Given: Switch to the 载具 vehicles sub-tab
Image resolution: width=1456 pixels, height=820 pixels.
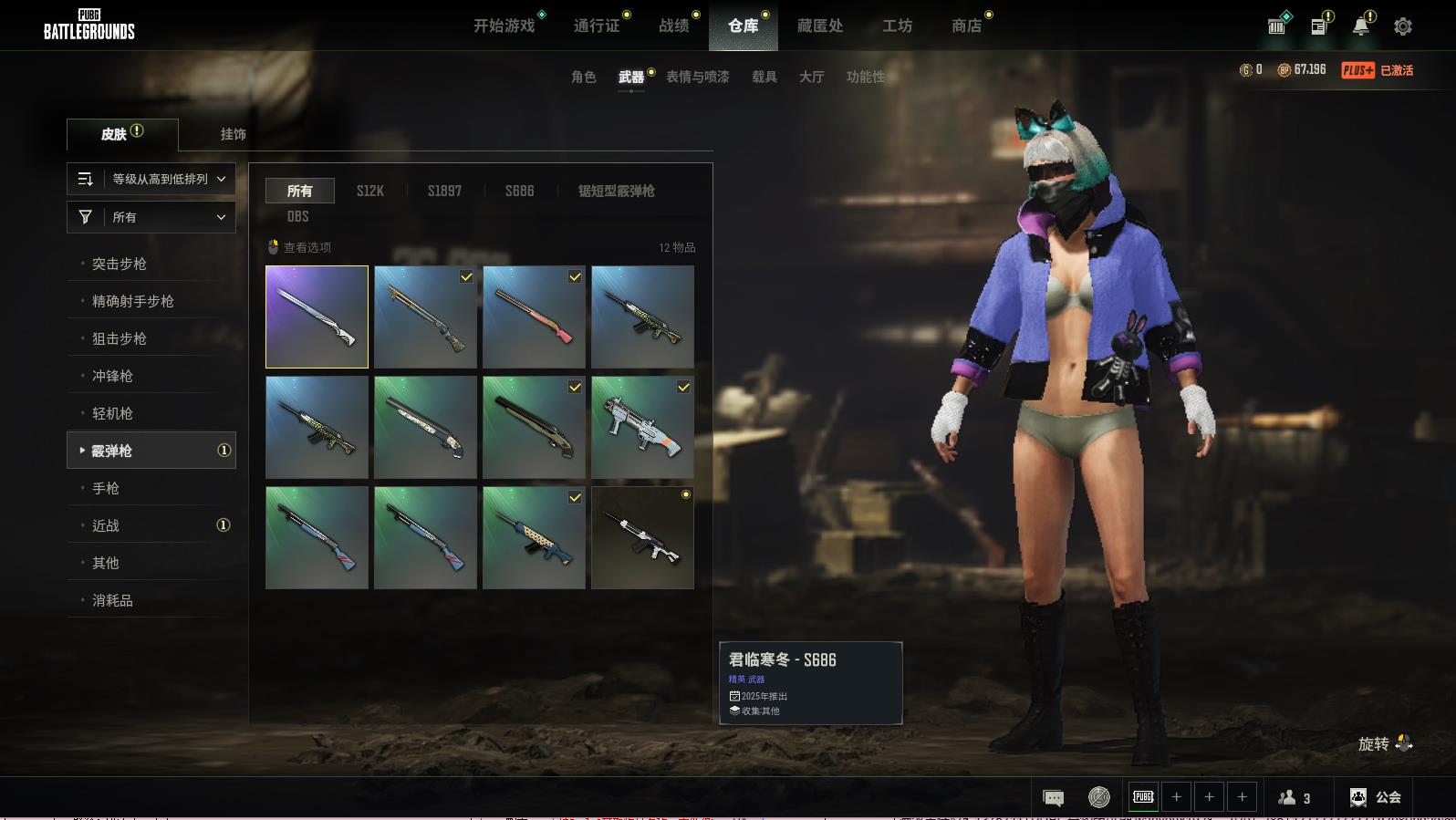Looking at the screenshot, I should click(x=764, y=77).
